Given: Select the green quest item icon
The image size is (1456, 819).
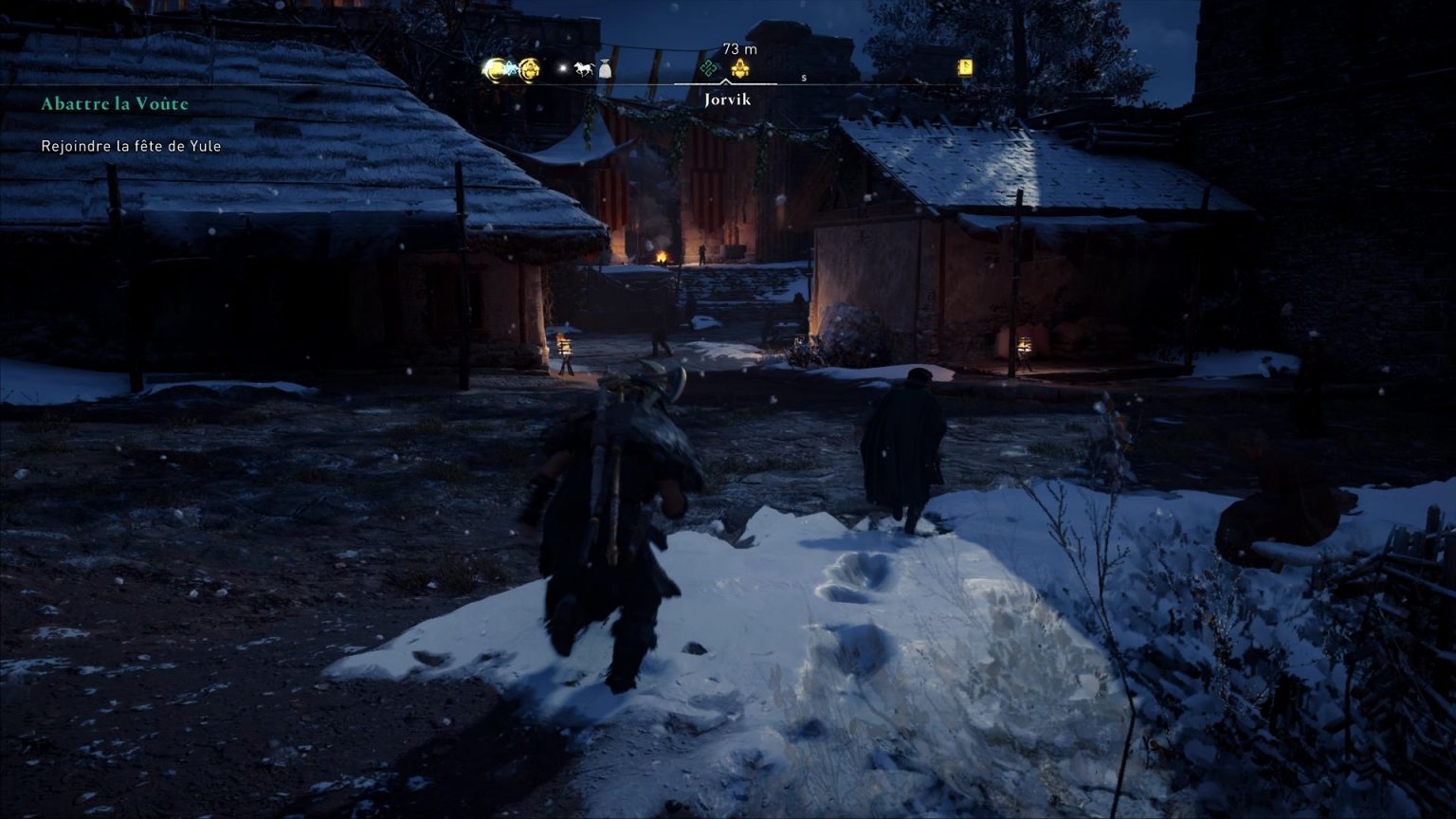Looking at the screenshot, I should click(710, 67).
